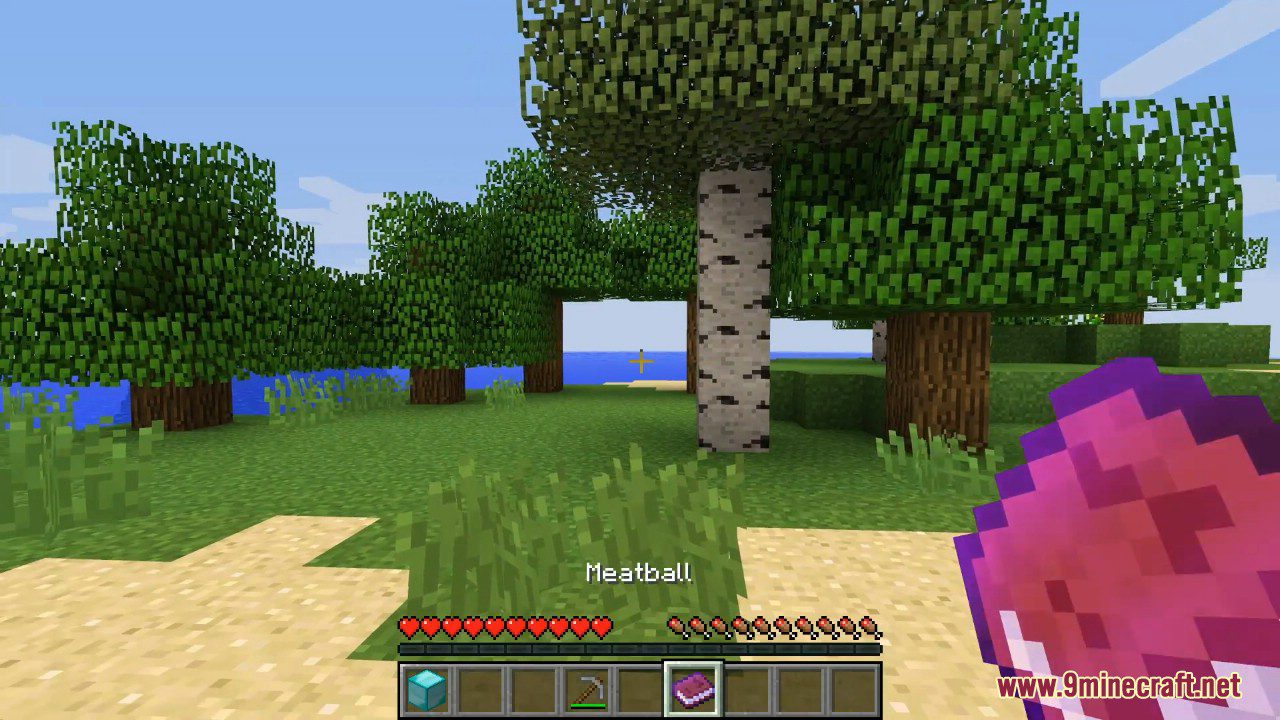1280x720 pixels.
Task: Click the birch tree trunk in view
Action: (x=731, y=300)
